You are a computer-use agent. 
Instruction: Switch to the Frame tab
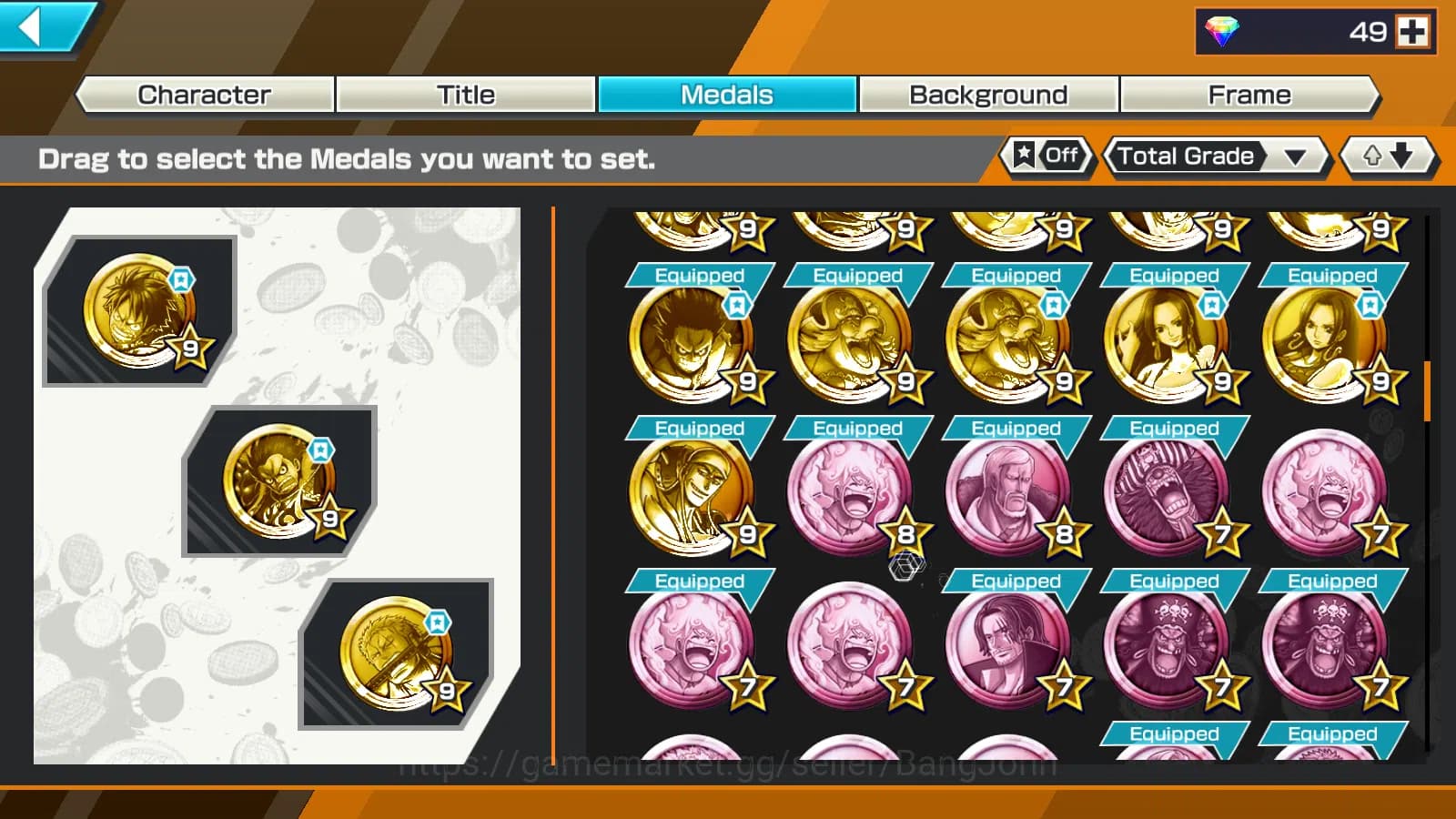point(1249,95)
